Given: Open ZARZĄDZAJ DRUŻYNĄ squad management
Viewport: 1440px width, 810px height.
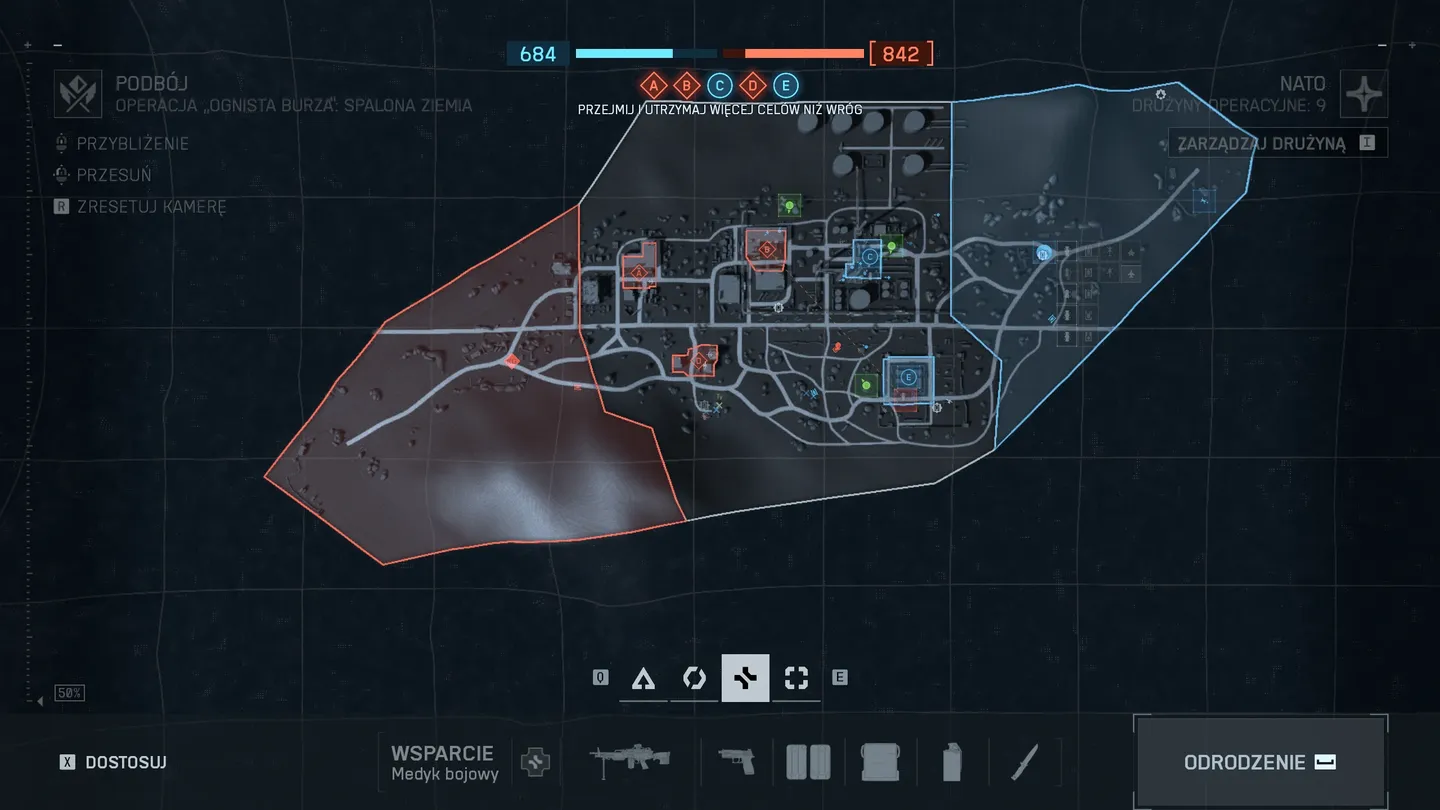Looking at the screenshot, I should [1277, 143].
